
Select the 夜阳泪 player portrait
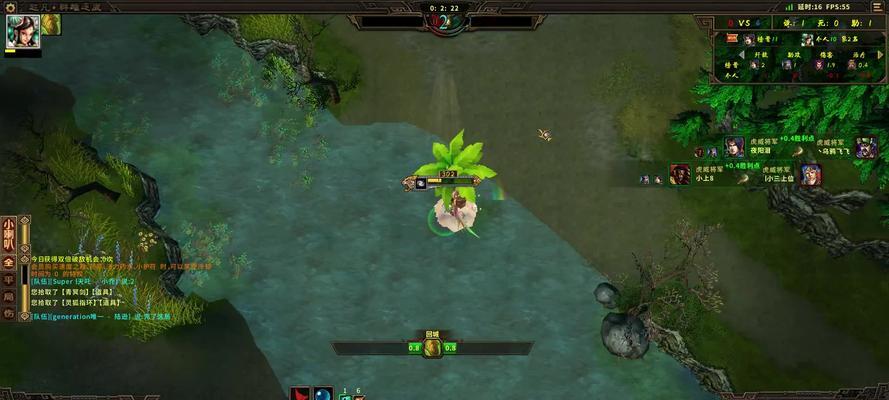(x=735, y=148)
